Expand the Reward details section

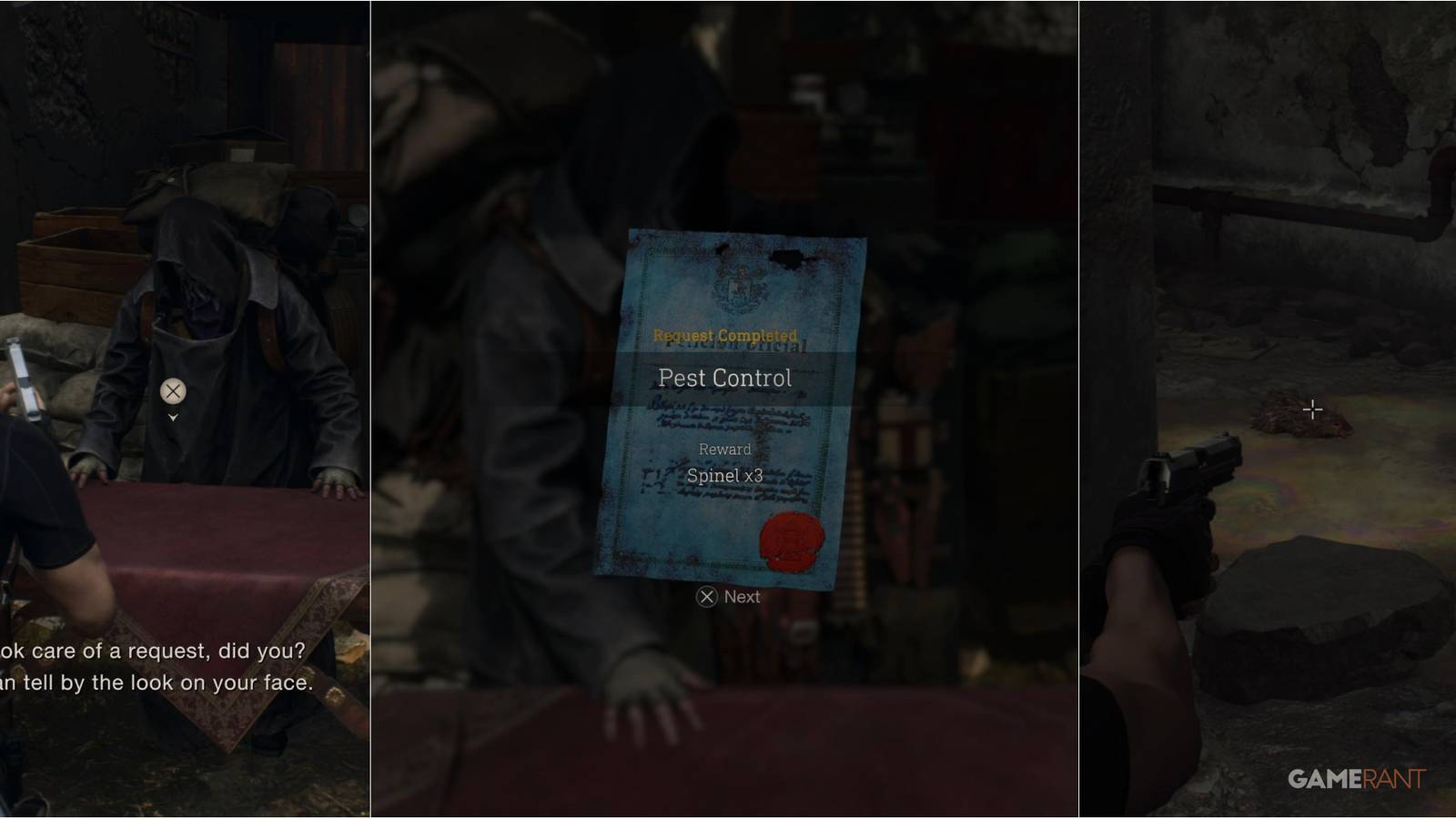[724, 449]
